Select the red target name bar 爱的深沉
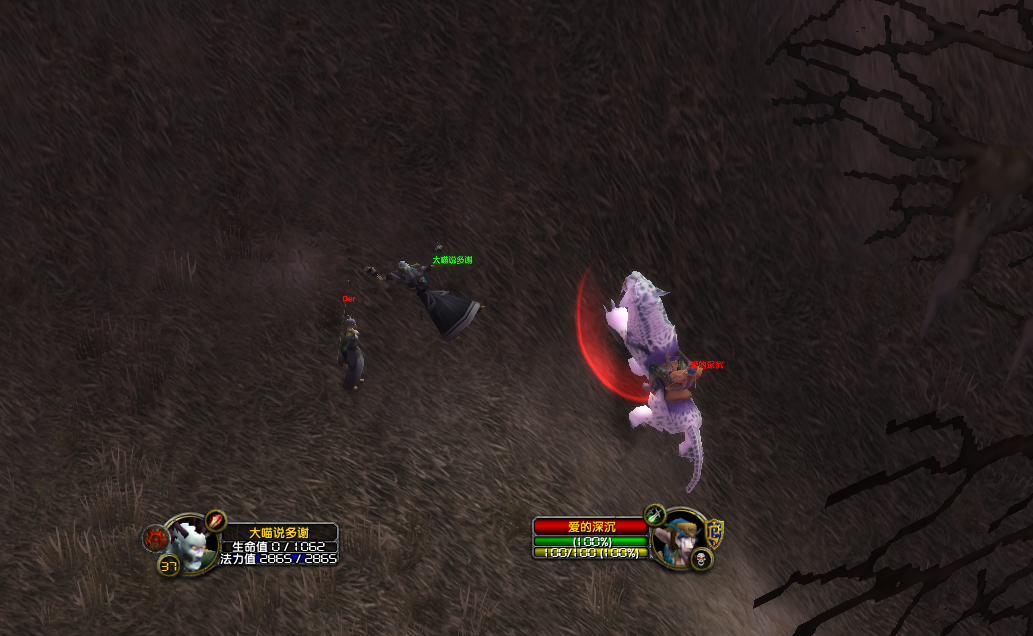1033x636 pixels. (x=592, y=526)
